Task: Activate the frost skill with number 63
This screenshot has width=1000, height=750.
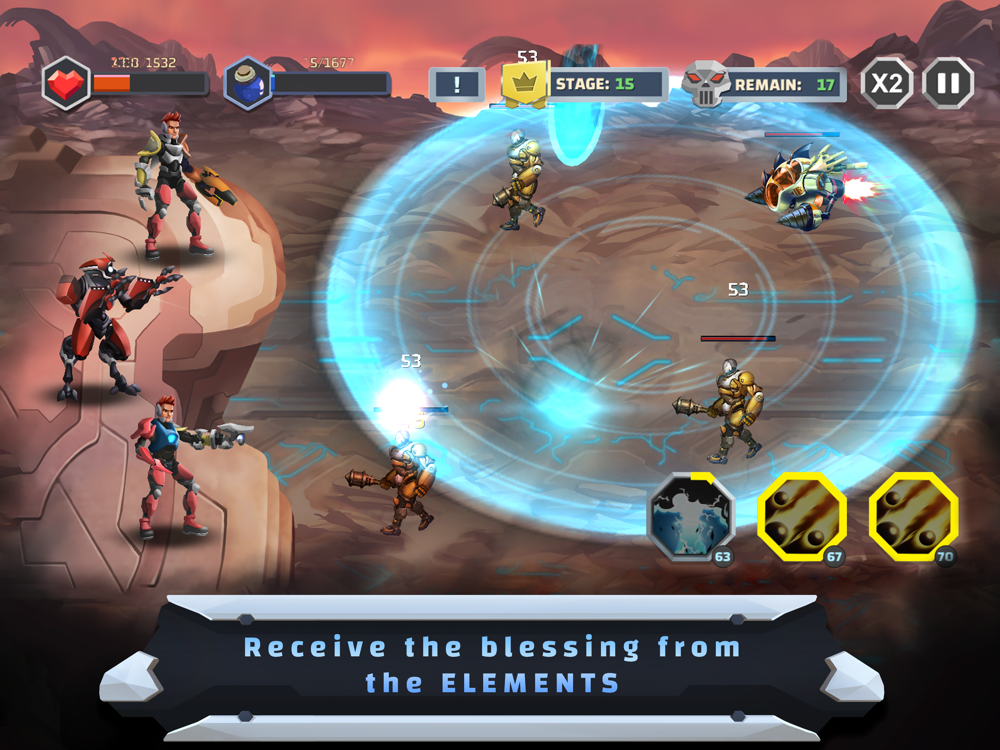Action: tap(691, 517)
